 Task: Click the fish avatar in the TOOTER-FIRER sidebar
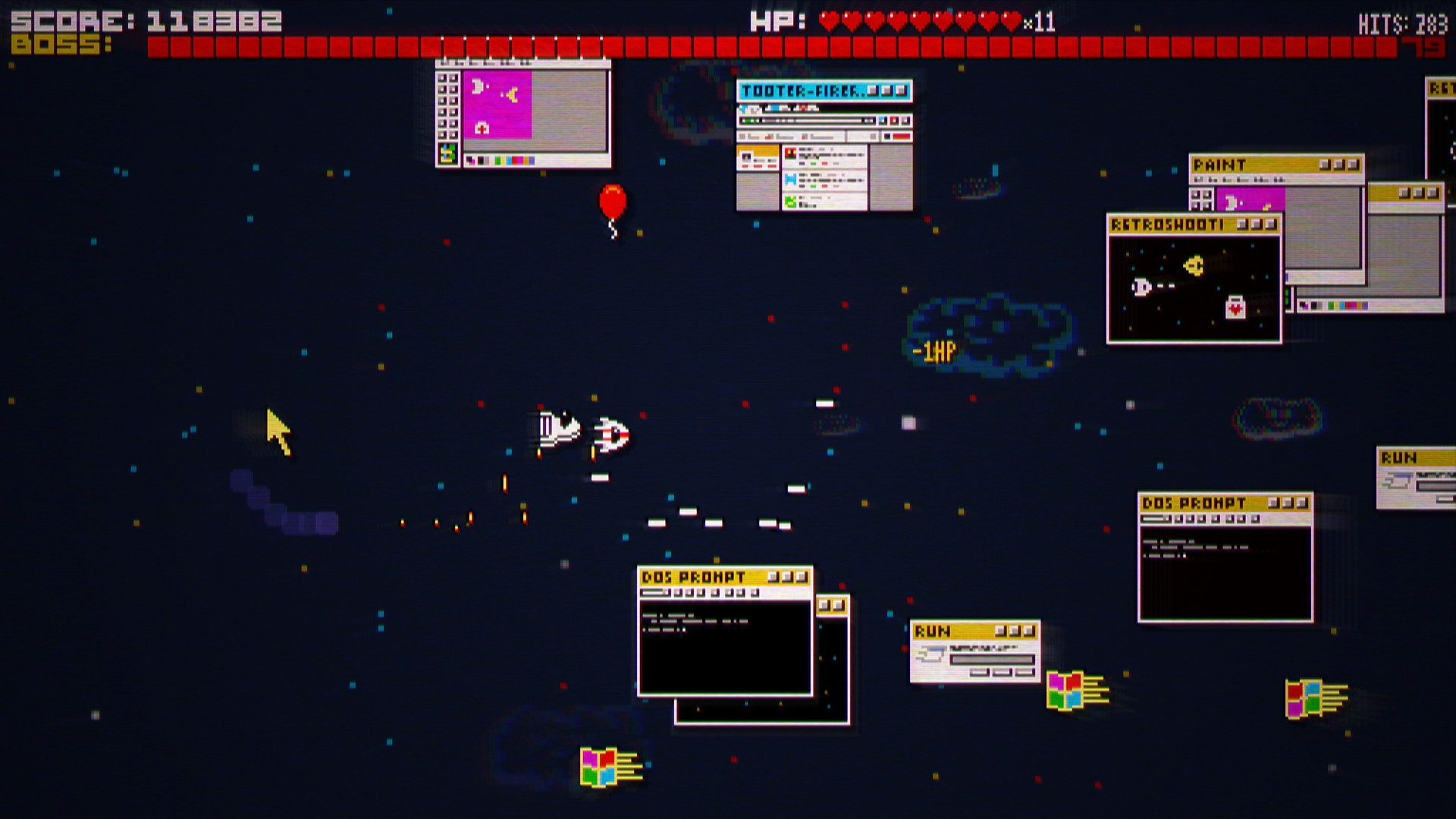[x=746, y=156]
